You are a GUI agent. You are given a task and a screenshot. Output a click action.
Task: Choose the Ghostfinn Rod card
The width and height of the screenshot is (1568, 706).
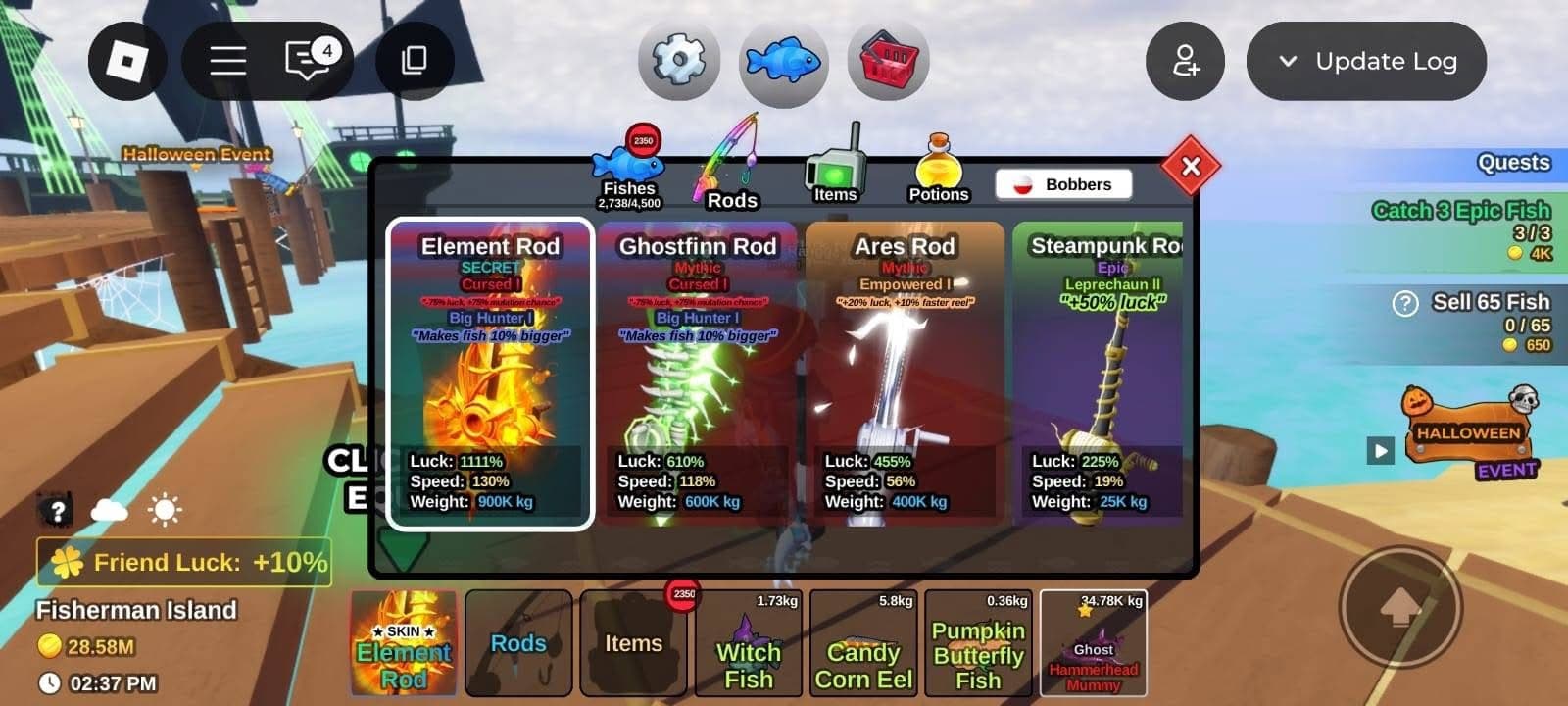click(x=697, y=373)
